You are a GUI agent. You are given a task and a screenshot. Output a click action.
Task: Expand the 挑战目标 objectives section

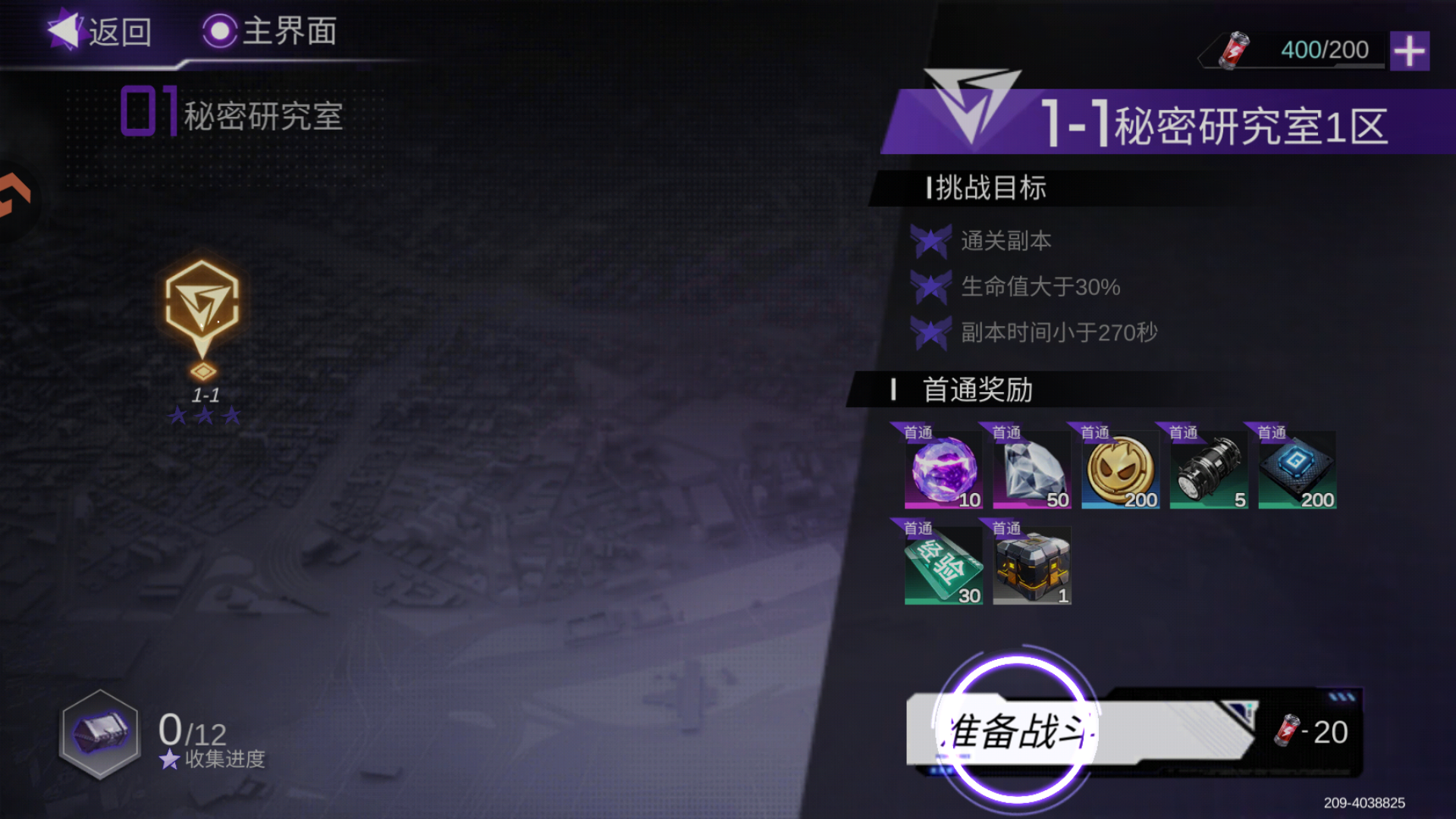click(x=986, y=189)
